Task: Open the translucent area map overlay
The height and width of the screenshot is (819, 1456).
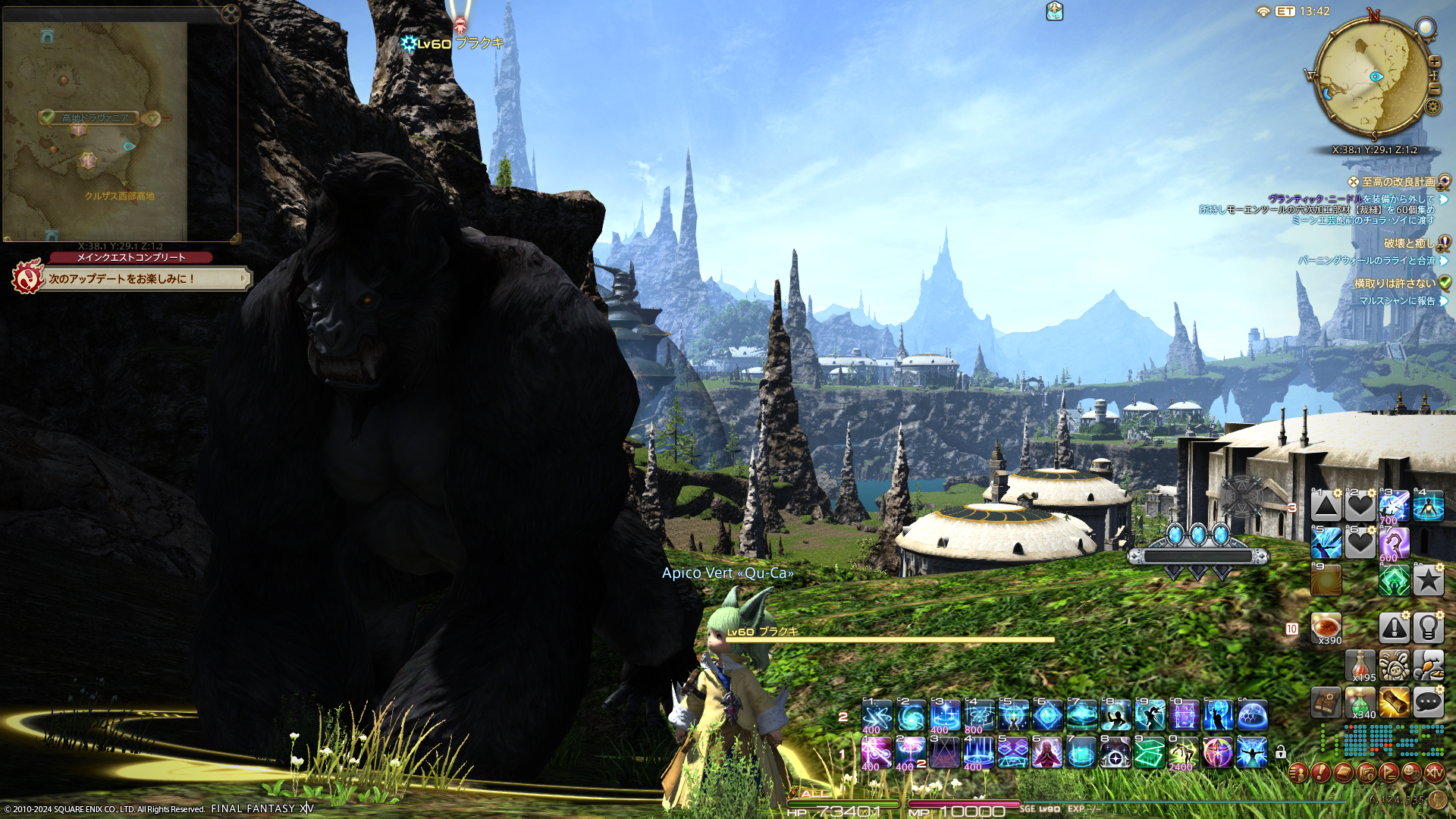Action: [x=96, y=129]
